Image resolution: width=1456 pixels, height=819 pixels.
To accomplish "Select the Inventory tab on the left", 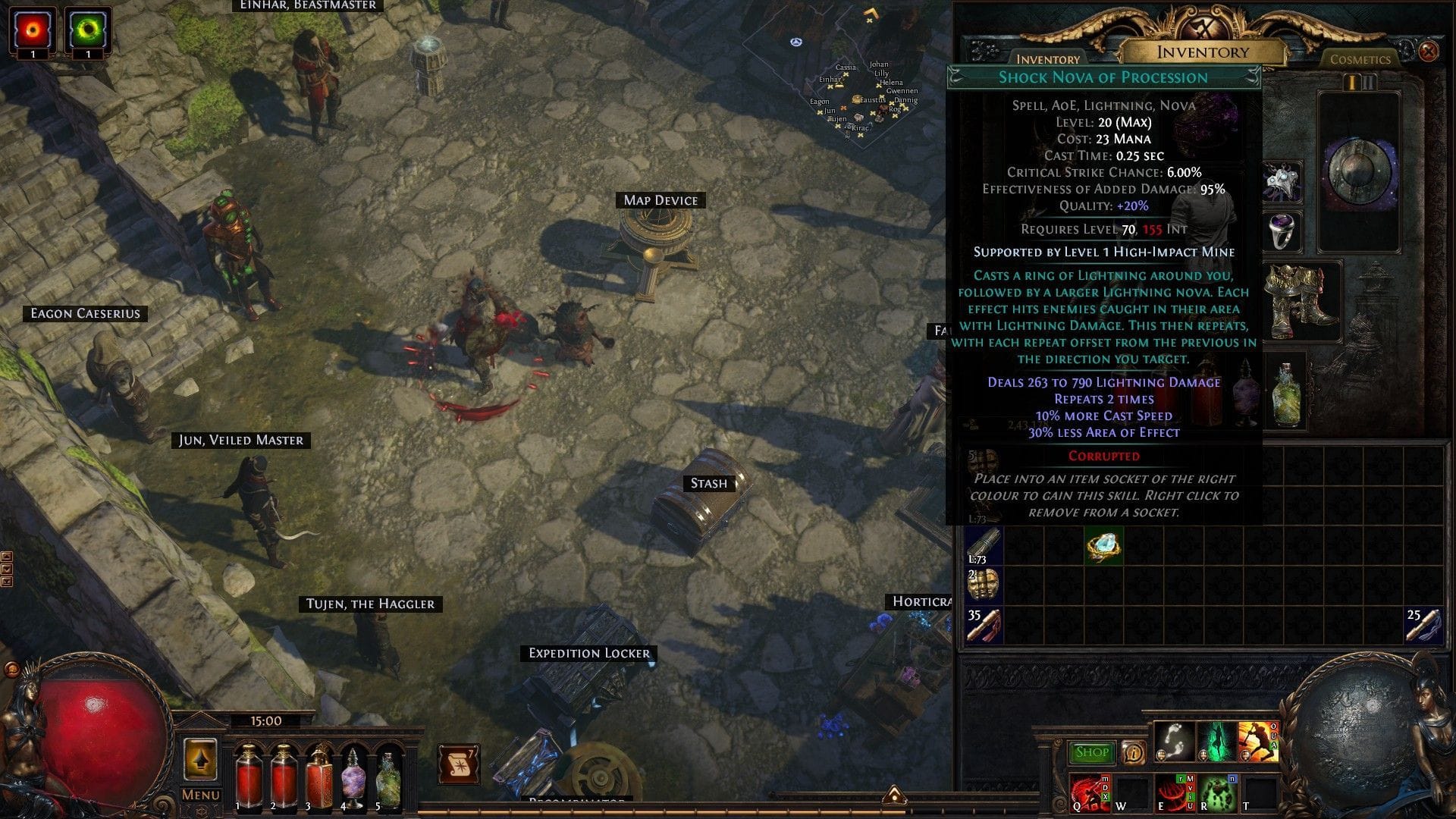I will pos(1048,59).
